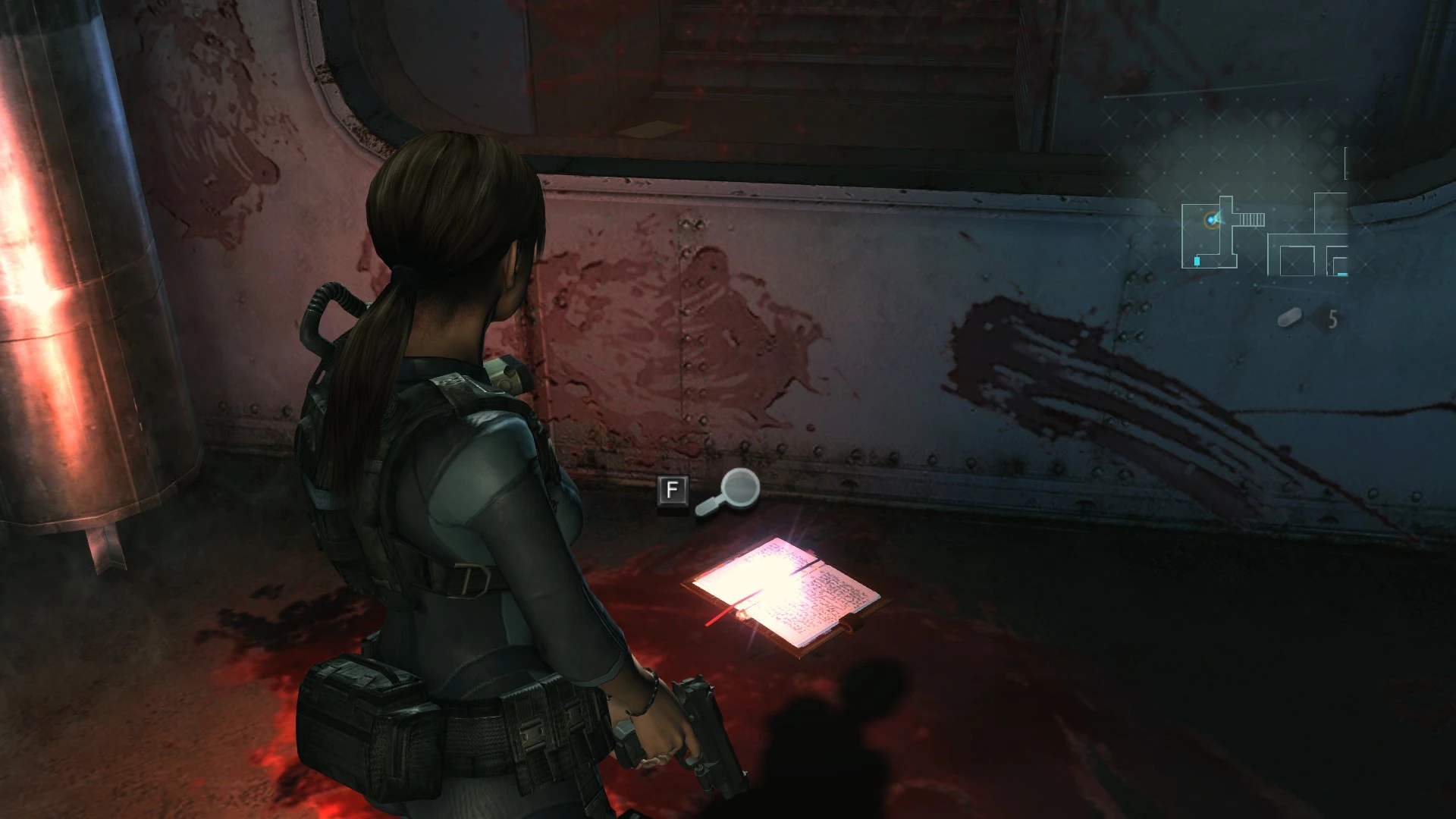Screen dimensions: 1456x819
Task: Click the bullet ammo icon near the count
Action: (1288, 317)
